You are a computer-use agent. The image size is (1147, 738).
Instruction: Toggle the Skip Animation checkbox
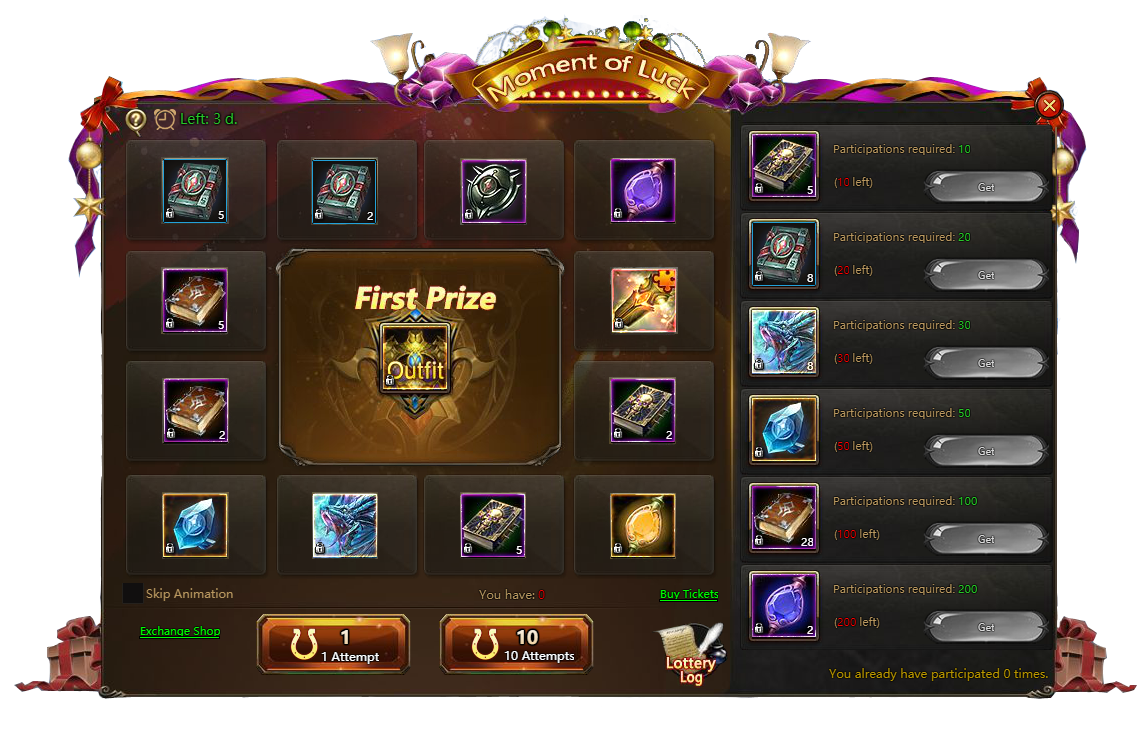pos(133,593)
